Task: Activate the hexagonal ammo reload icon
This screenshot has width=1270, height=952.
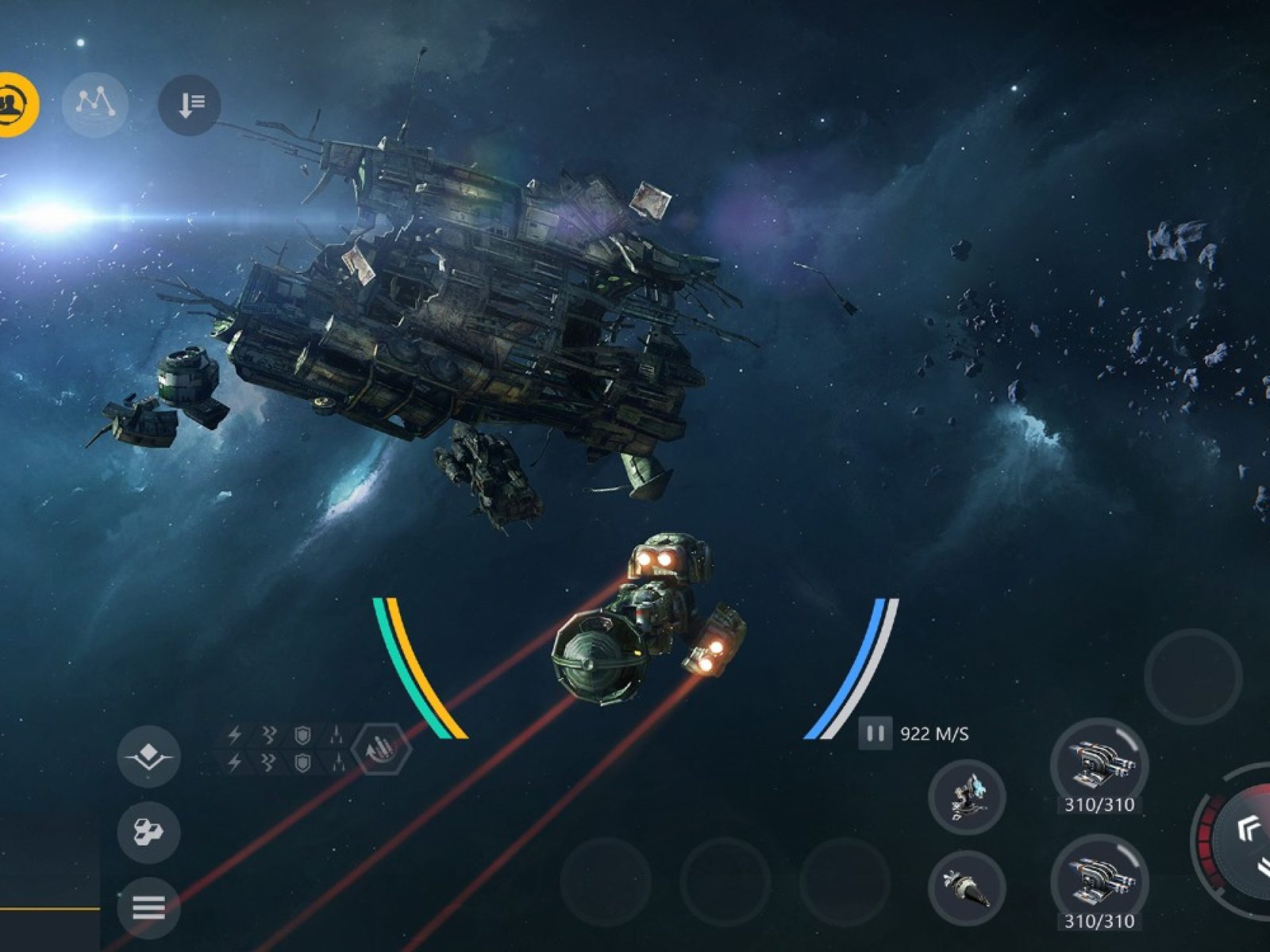Action: (382, 748)
